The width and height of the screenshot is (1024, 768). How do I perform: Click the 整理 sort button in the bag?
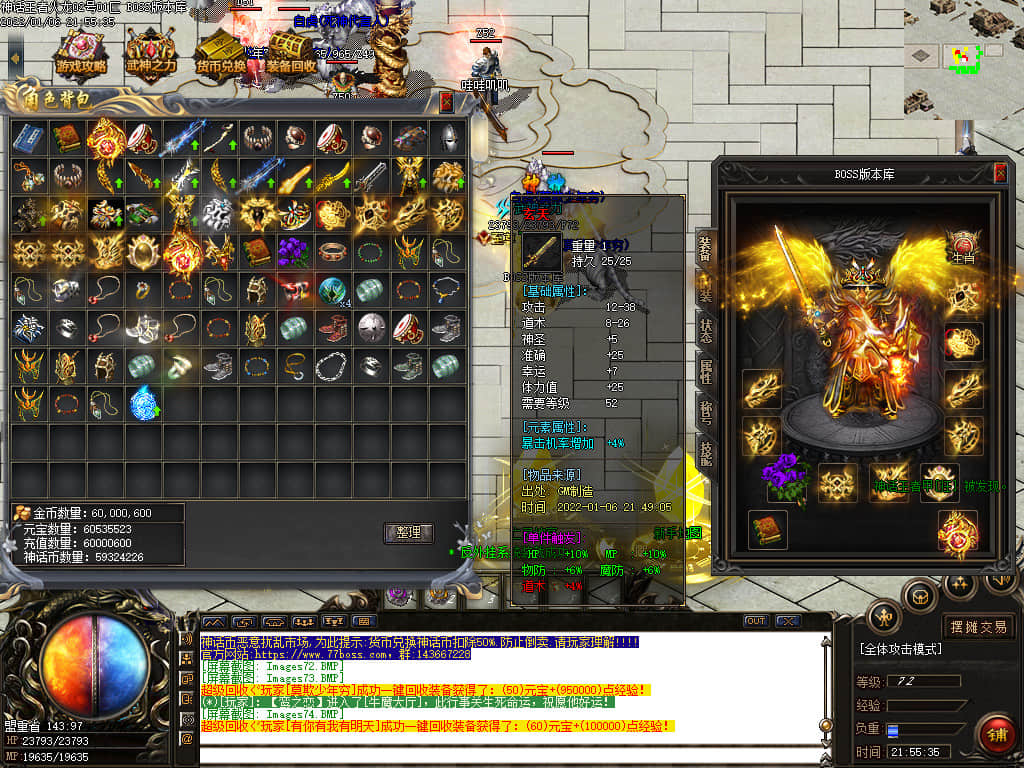(x=408, y=533)
